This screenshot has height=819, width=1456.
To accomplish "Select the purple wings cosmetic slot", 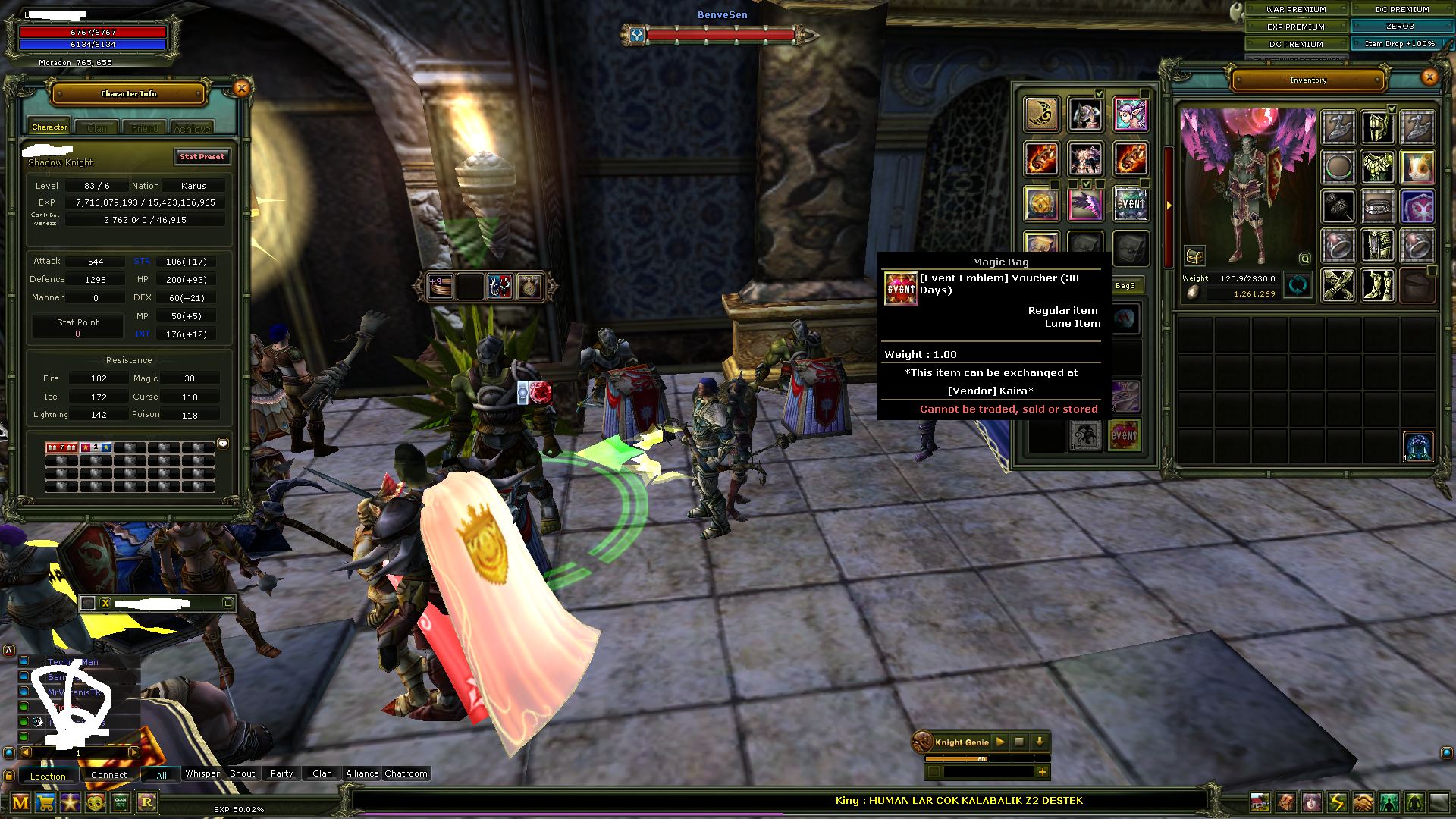I will point(1085,204).
